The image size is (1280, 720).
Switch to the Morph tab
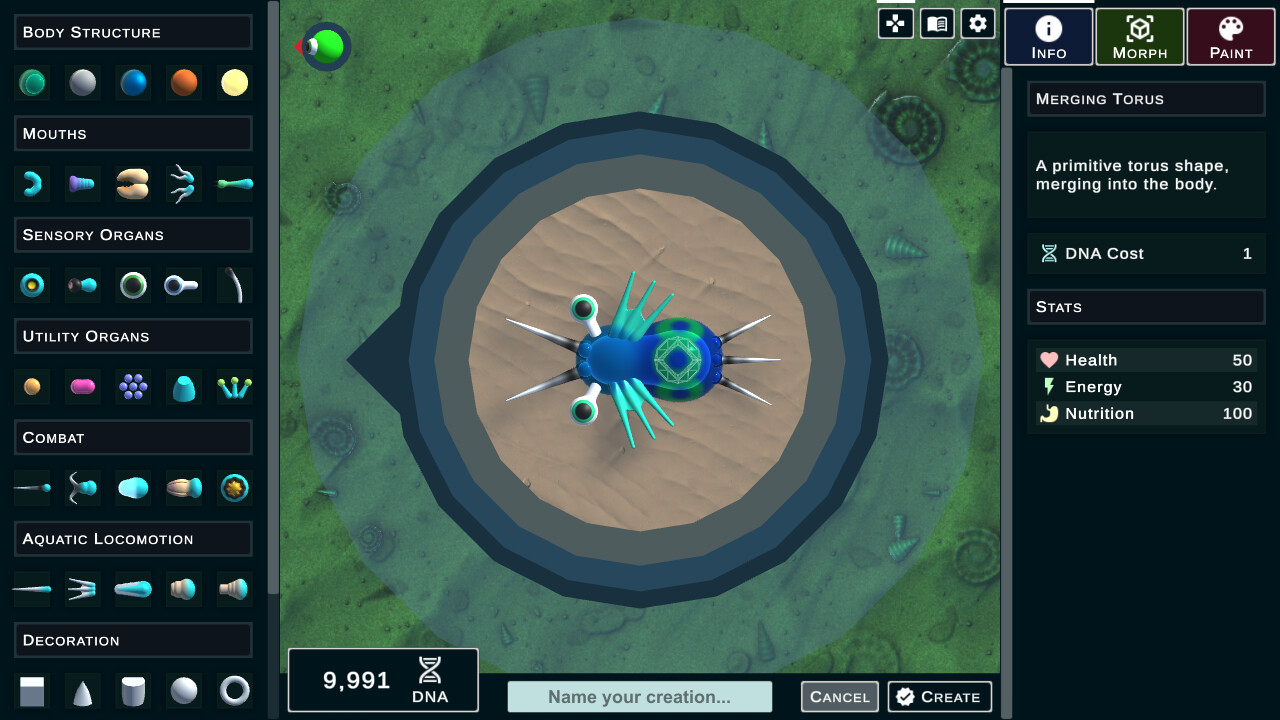click(x=1139, y=37)
